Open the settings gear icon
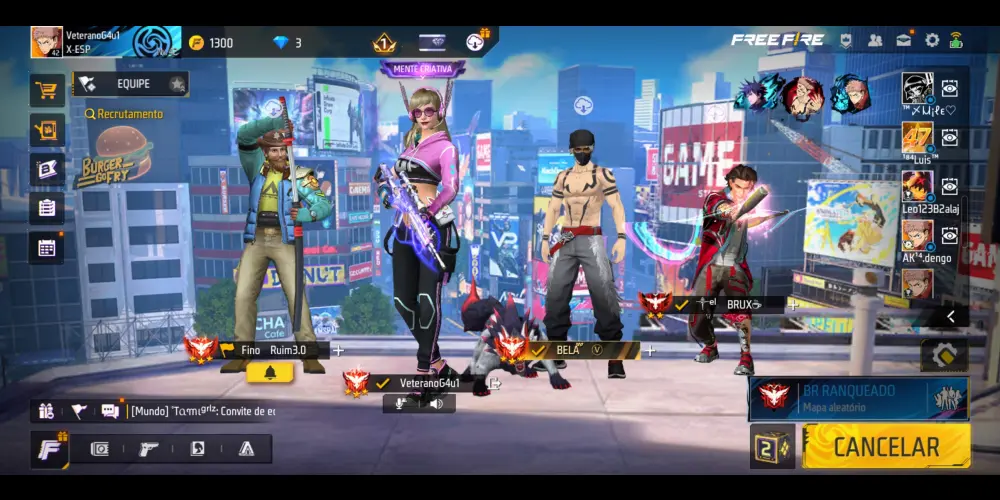 [932, 40]
